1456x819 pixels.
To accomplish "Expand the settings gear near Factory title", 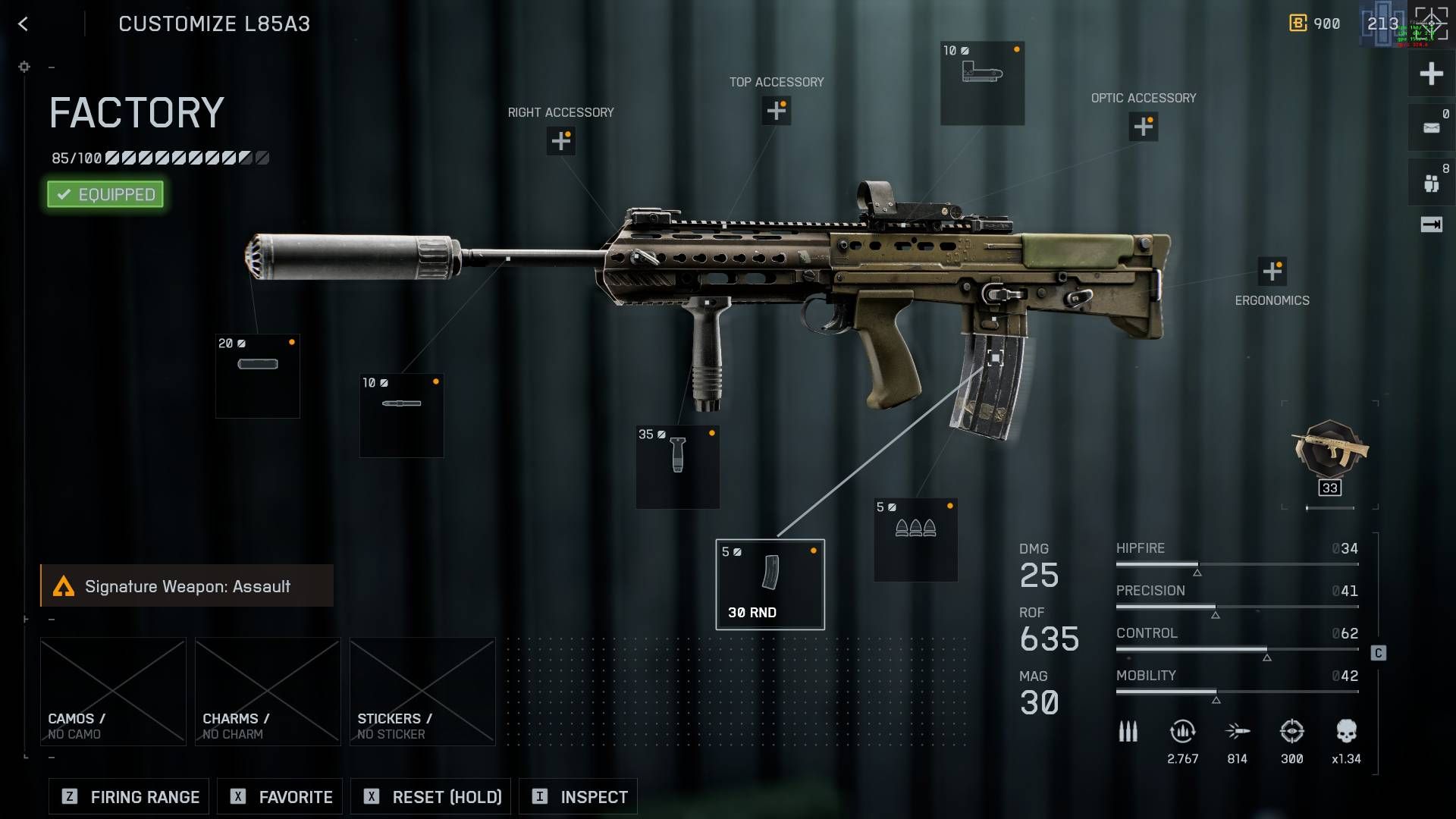I will (24, 67).
